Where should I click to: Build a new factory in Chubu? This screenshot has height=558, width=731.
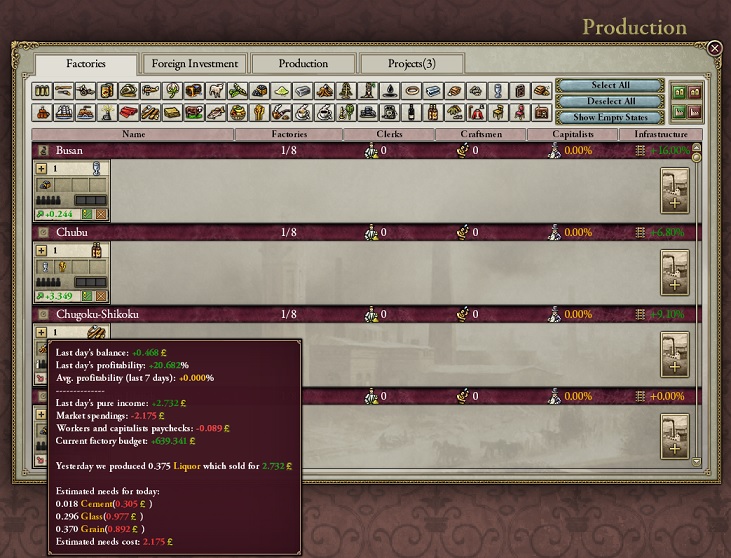675,272
